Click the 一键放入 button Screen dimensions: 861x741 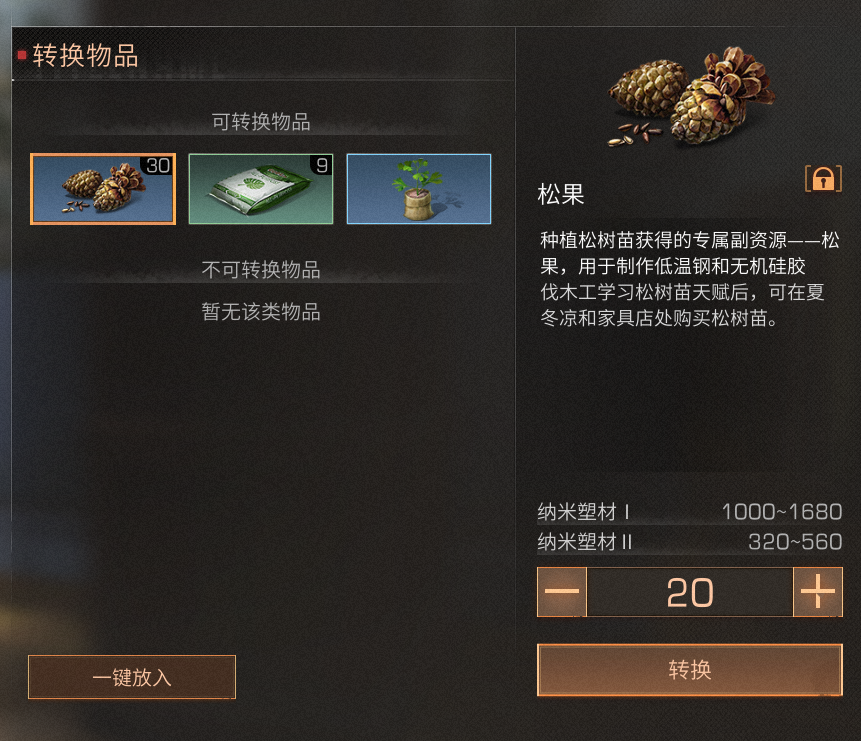(x=132, y=677)
